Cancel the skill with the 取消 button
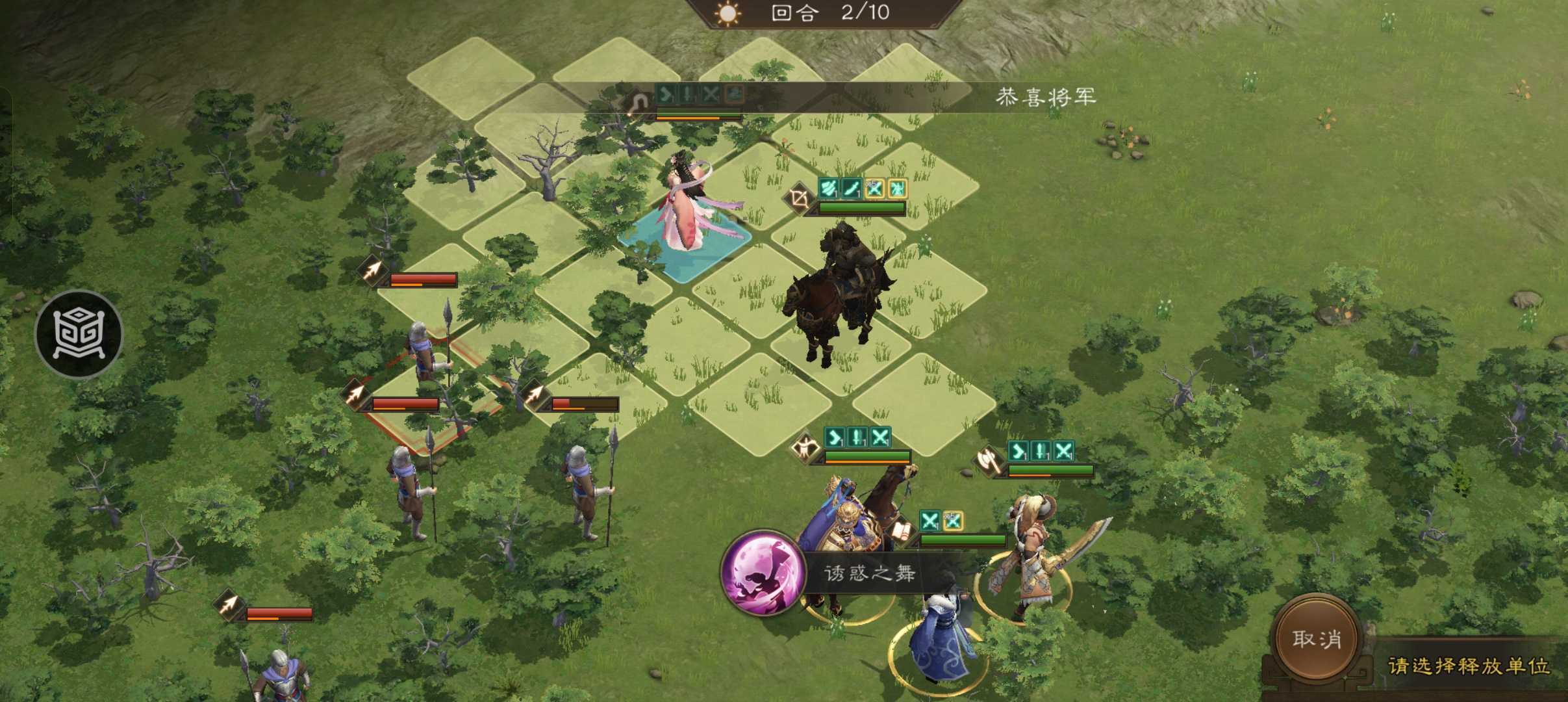This screenshot has height=702, width=1568. [1316, 639]
